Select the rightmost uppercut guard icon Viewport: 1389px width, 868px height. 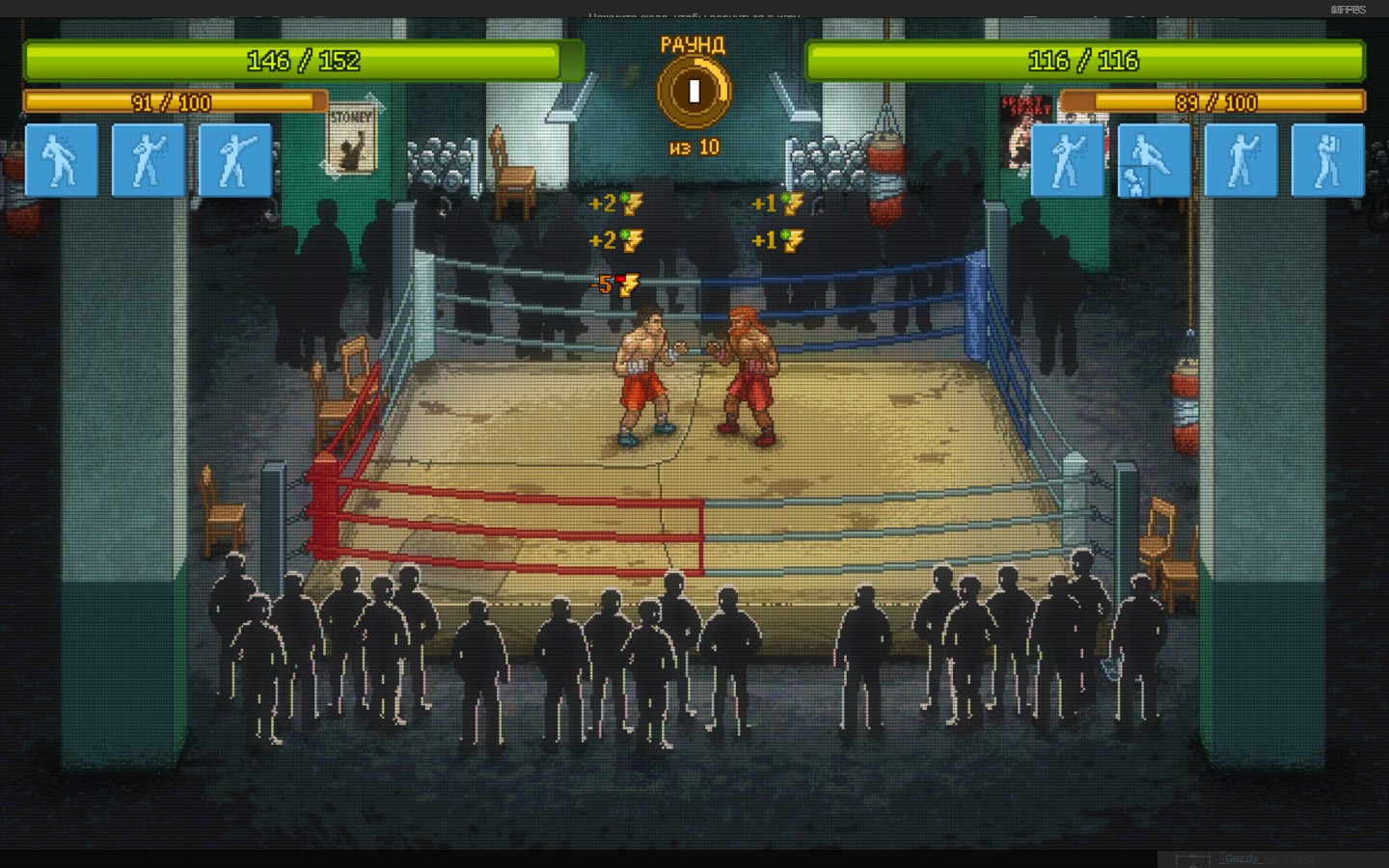[x=1327, y=159]
